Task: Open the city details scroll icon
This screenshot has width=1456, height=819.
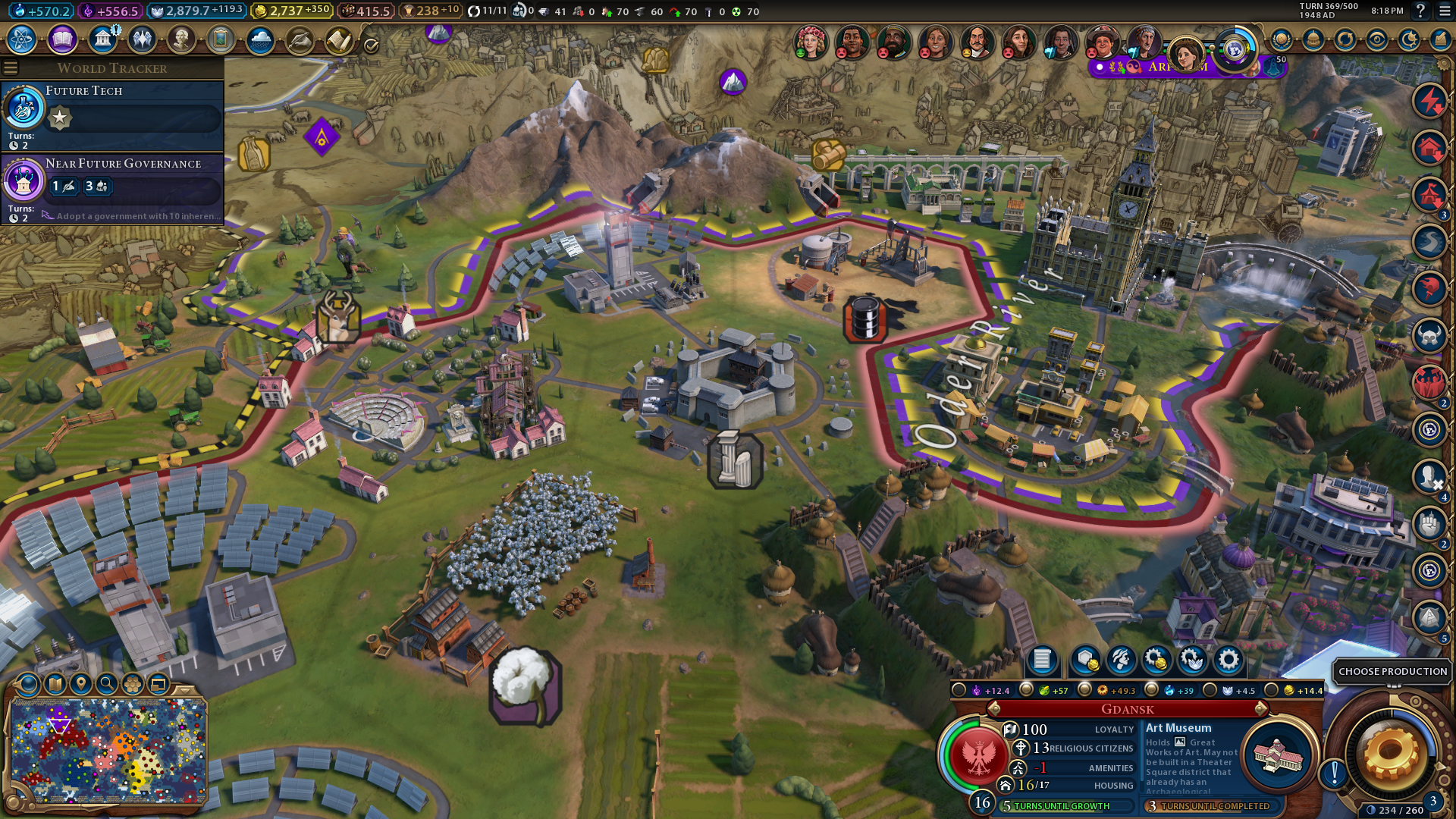Action: [x=1042, y=660]
